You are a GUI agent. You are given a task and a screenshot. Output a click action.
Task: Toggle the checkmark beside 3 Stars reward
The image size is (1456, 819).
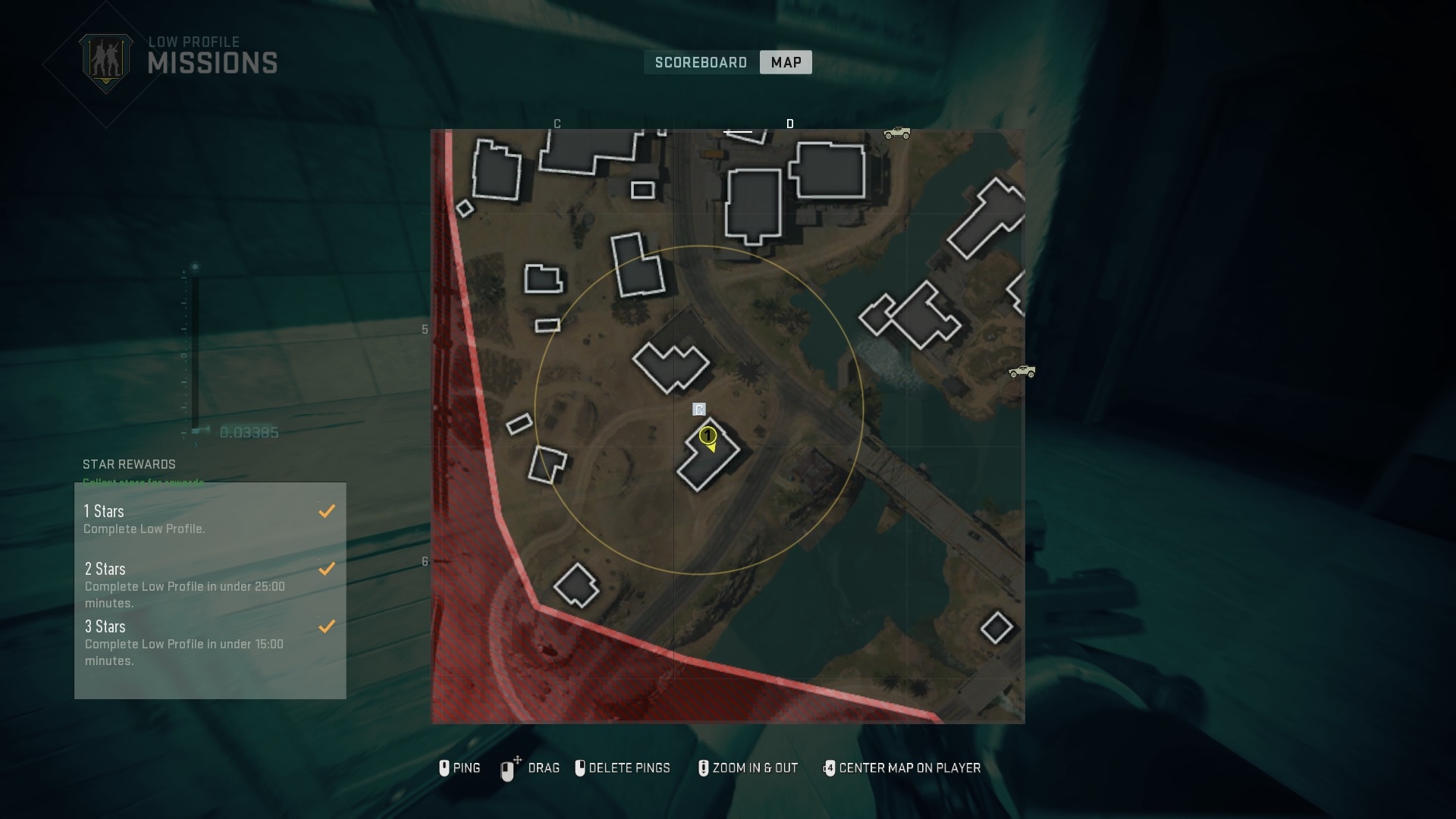pos(327,626)
